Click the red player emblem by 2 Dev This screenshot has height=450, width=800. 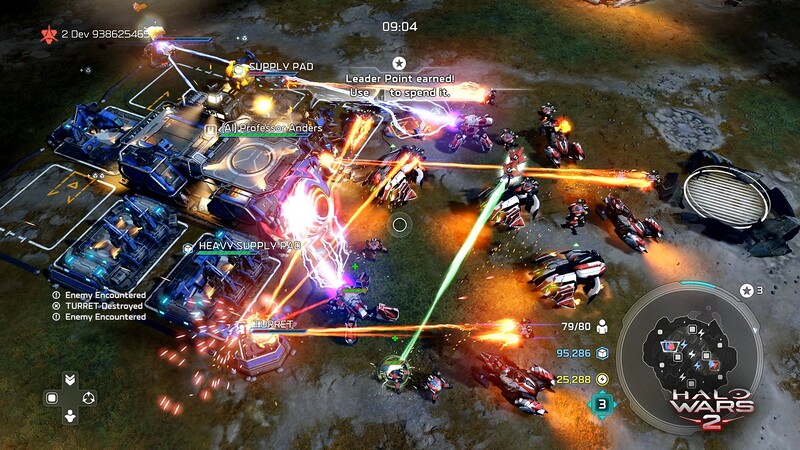(x=47, y=34)
